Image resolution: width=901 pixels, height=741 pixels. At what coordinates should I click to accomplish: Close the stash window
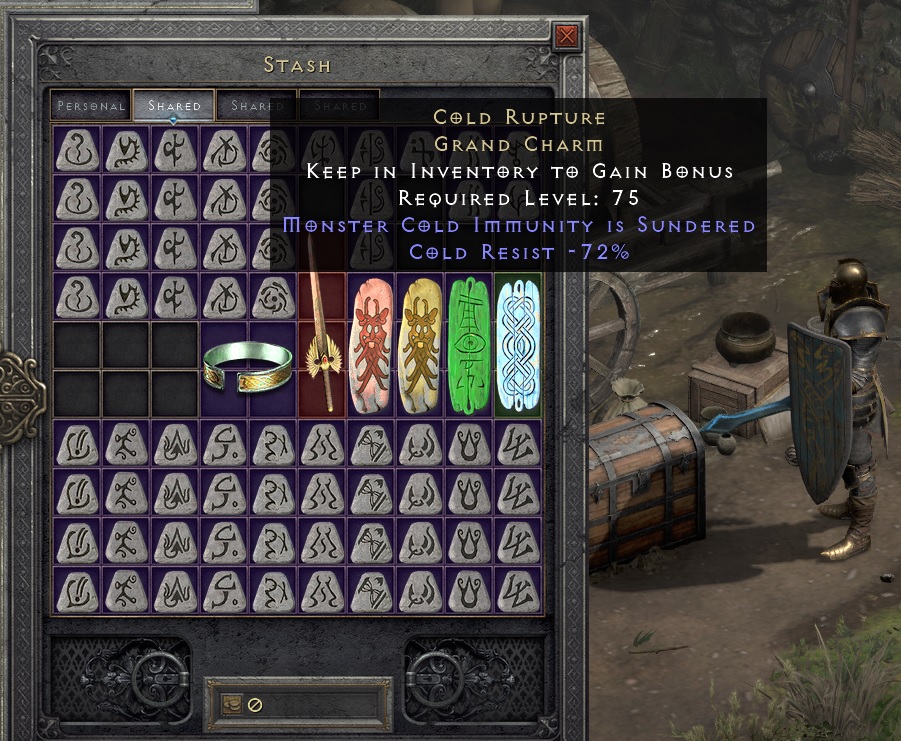[567, 38]
